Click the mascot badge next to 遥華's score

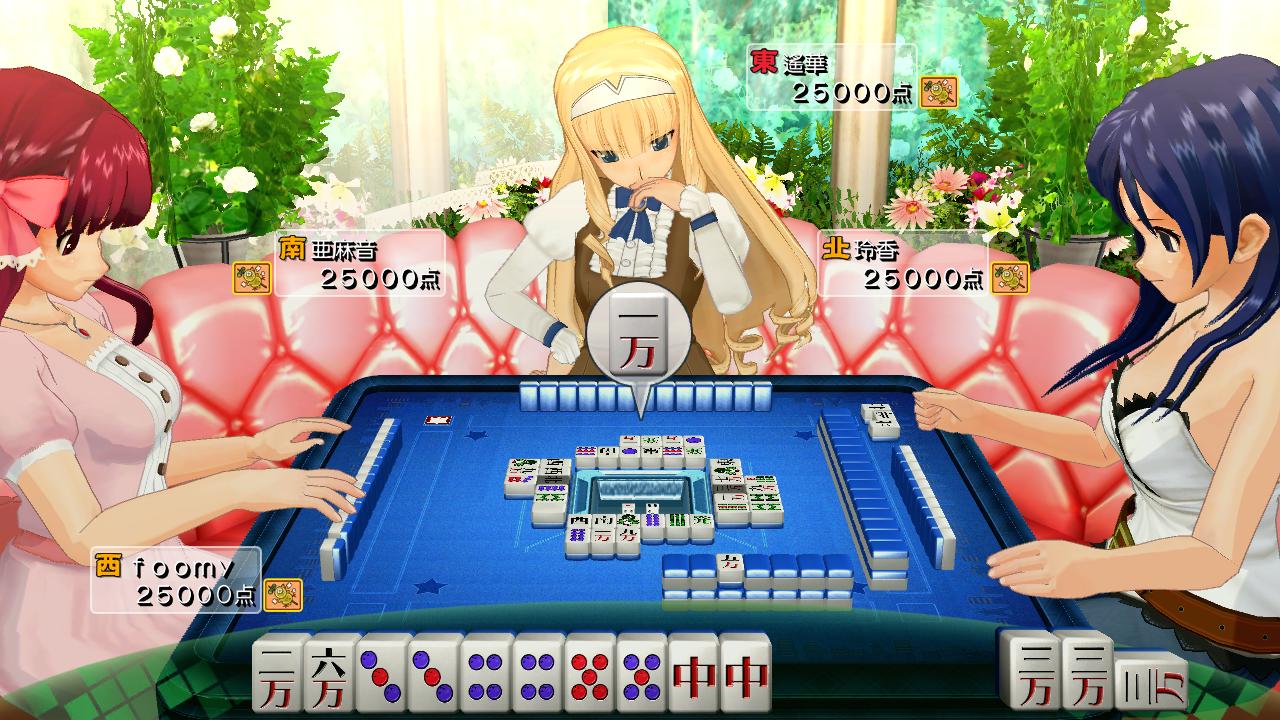[940, 92]
